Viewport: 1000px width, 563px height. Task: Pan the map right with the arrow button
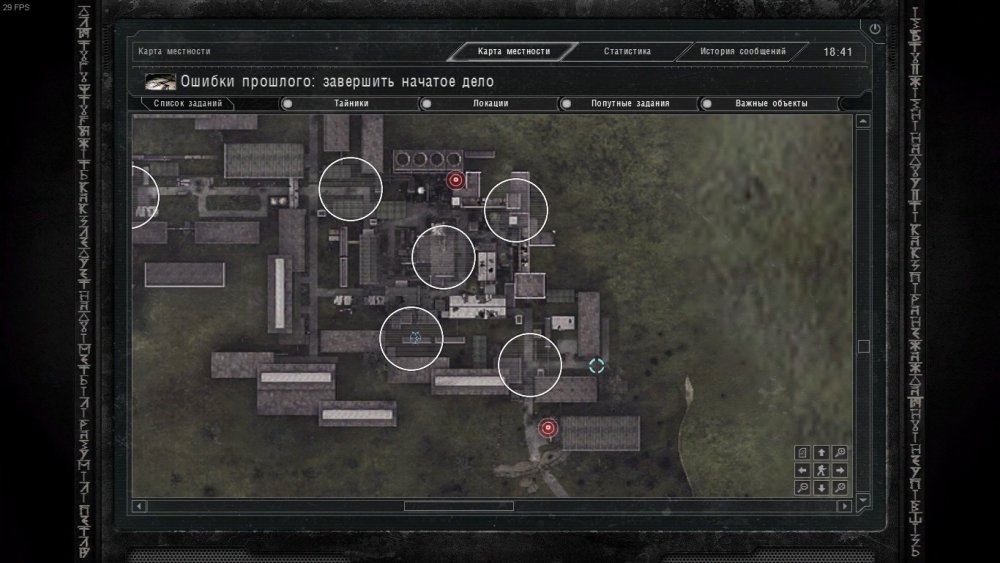(840, 470)
